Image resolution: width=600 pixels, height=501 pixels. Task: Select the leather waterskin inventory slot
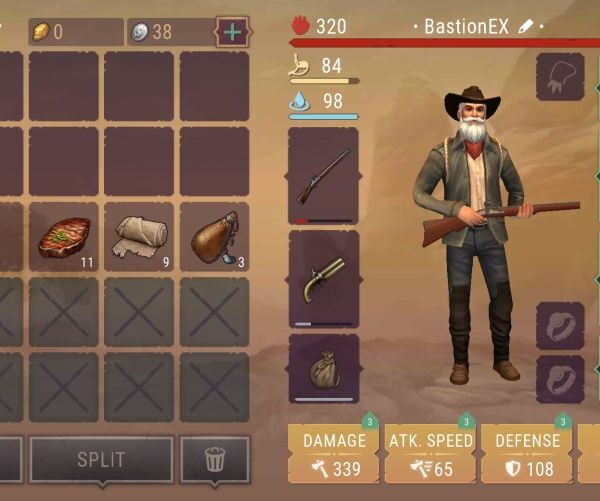(214, 237)
